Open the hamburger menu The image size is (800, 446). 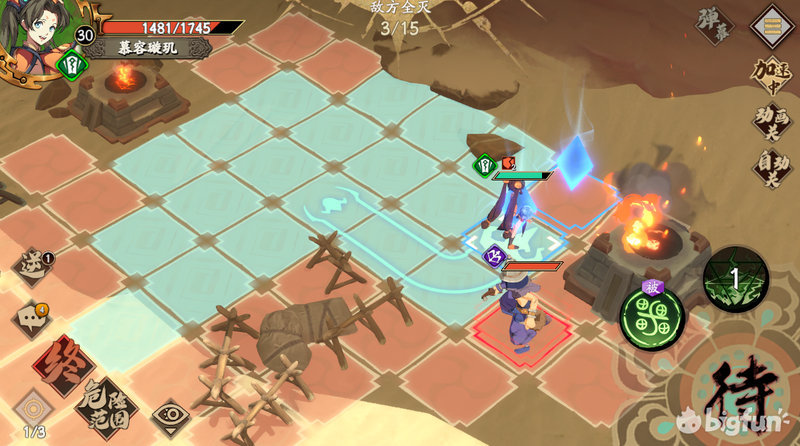(773, 23)
